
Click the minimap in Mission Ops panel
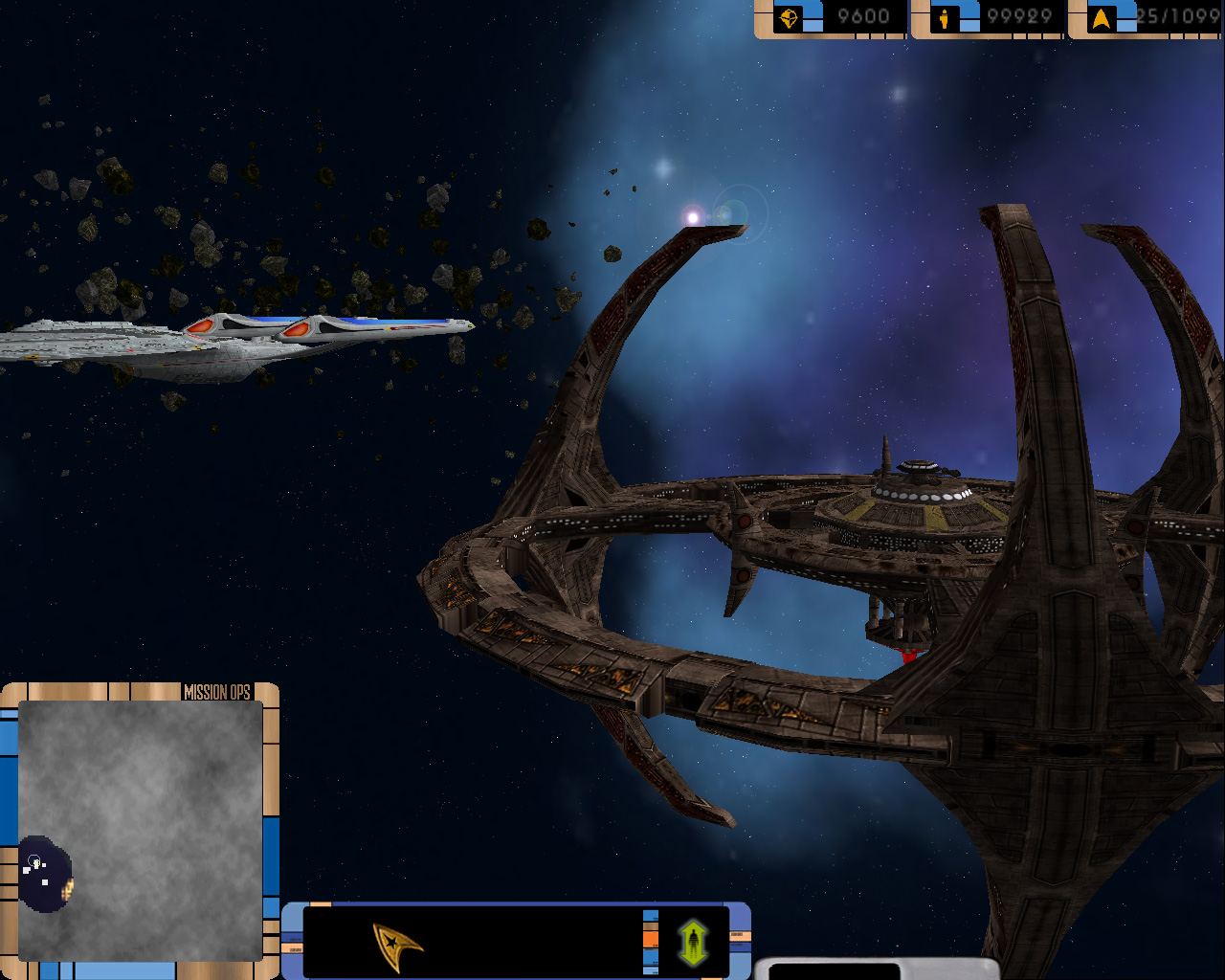141,830
